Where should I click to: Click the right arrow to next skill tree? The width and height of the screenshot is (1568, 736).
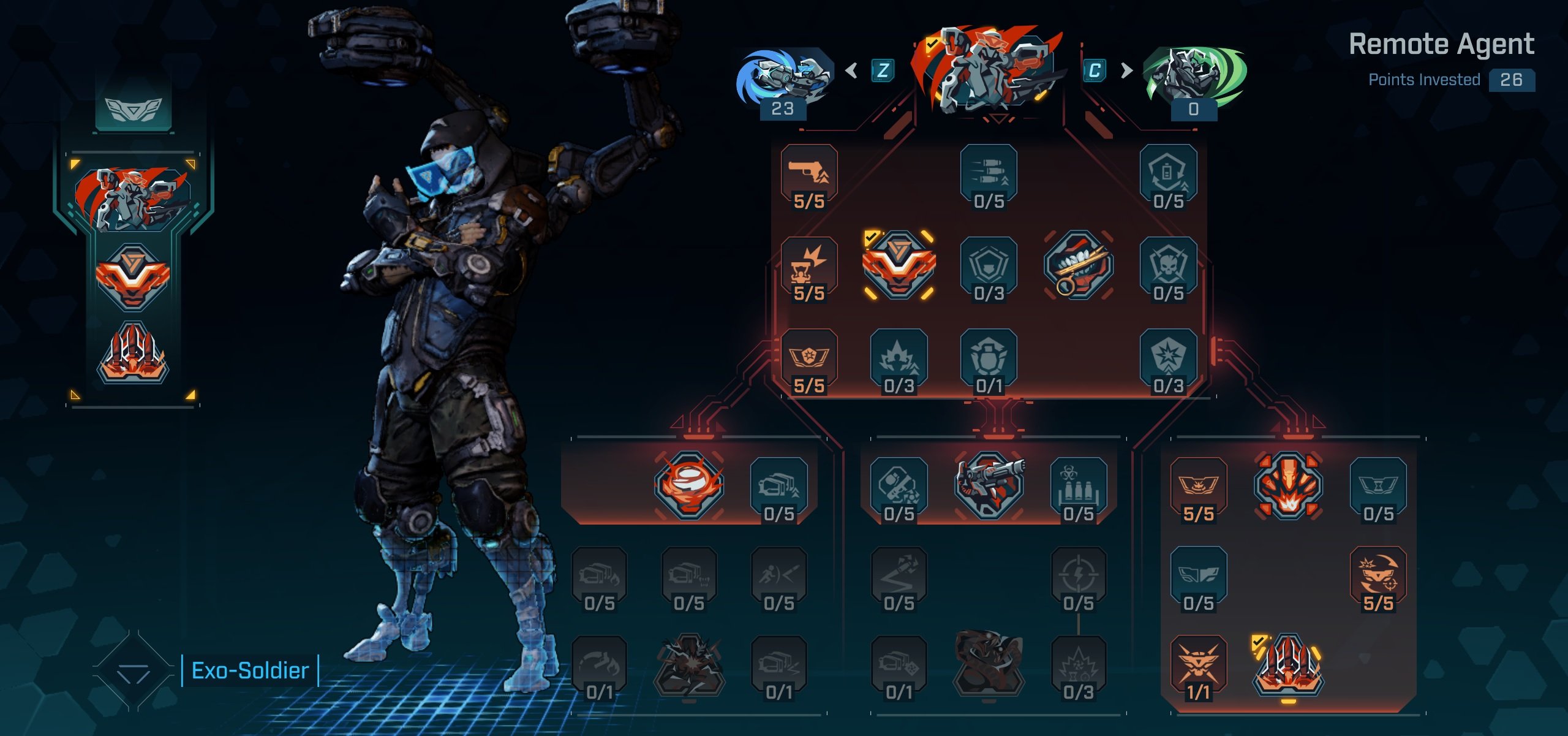tap(1126, 70)
